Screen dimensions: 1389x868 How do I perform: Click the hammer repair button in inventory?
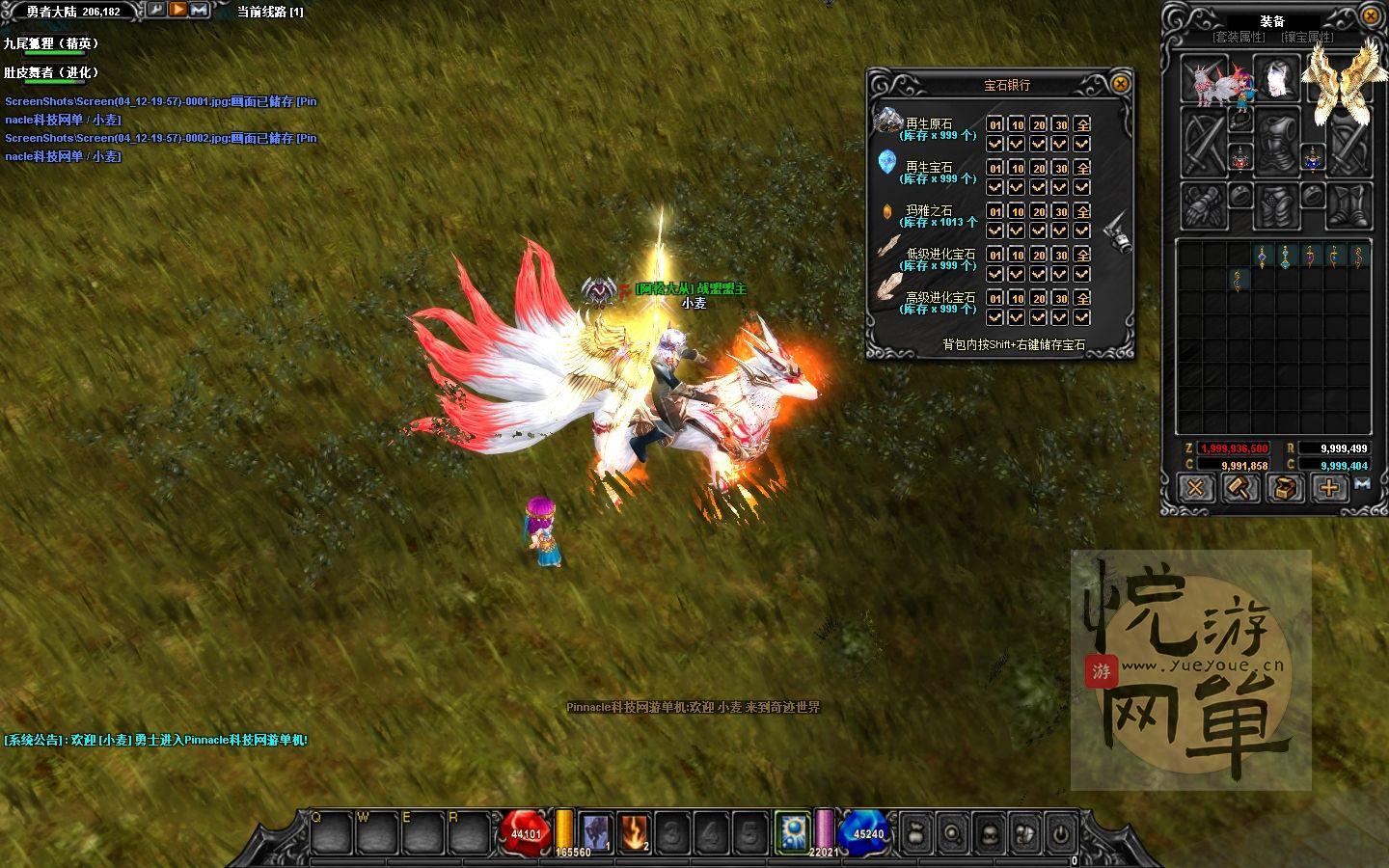pyautogui.click(x=1239, y=488)
